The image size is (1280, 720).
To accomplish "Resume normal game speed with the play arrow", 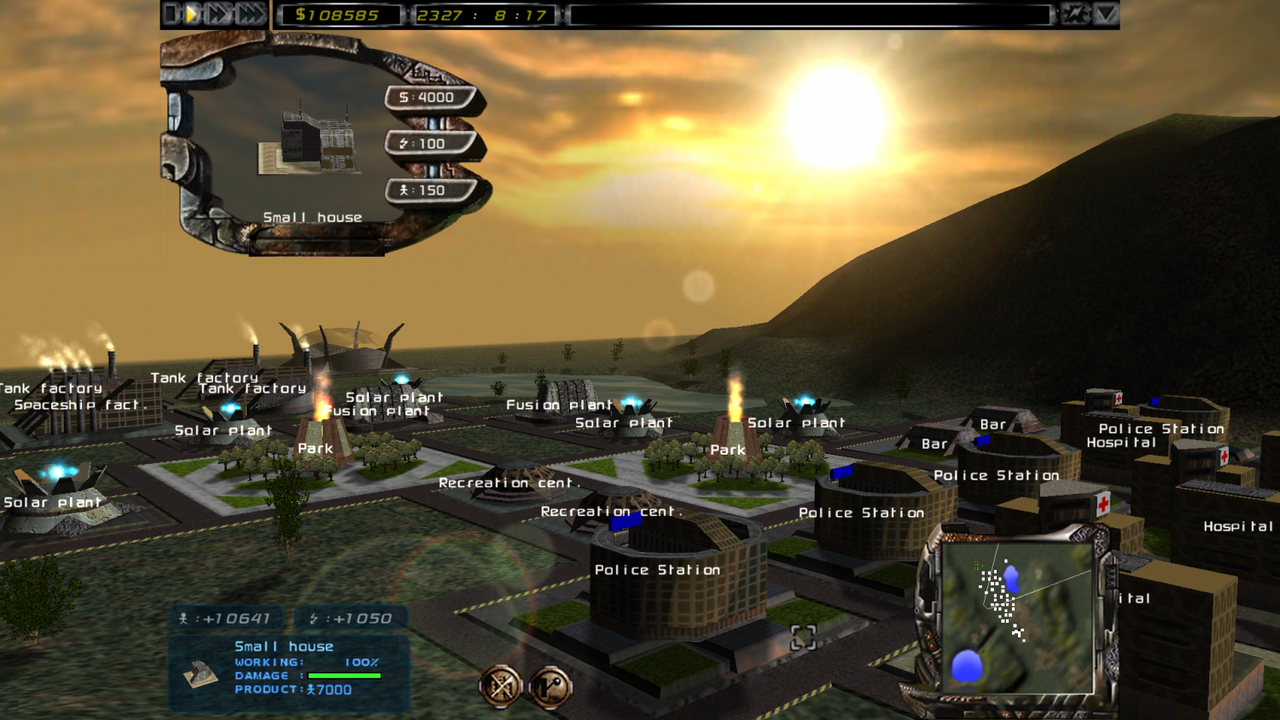I will point(193,14).
